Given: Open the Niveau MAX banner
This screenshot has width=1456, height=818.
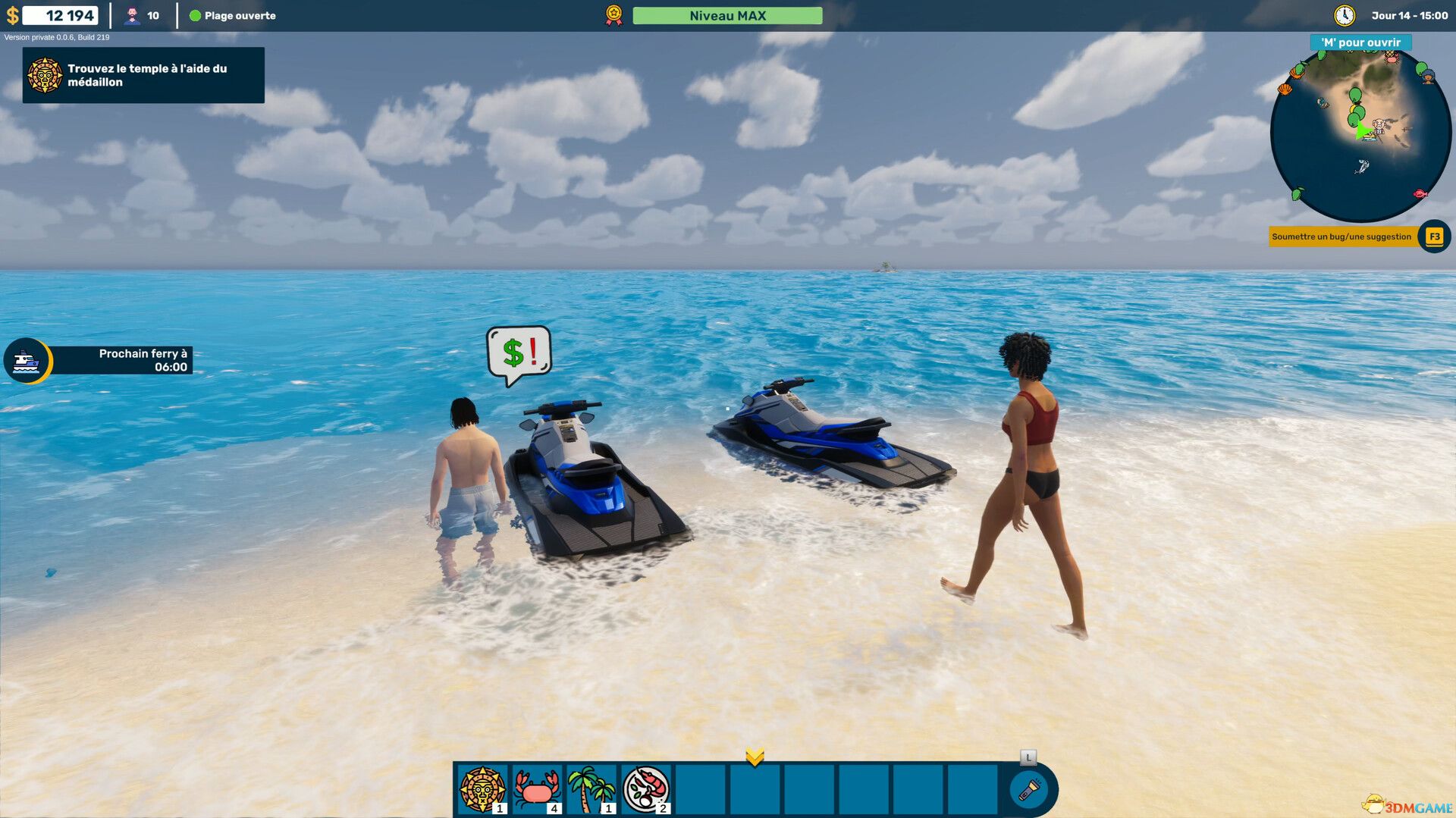Looking at the screenshot, I should 727,14.
